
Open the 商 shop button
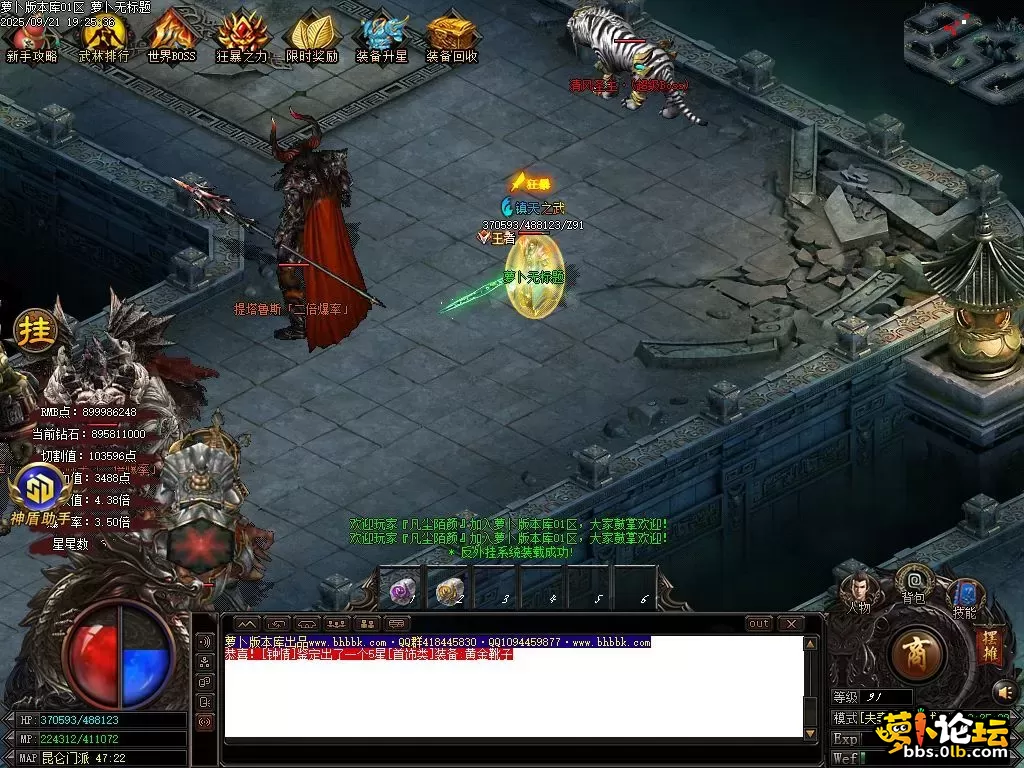pos(915,656)
